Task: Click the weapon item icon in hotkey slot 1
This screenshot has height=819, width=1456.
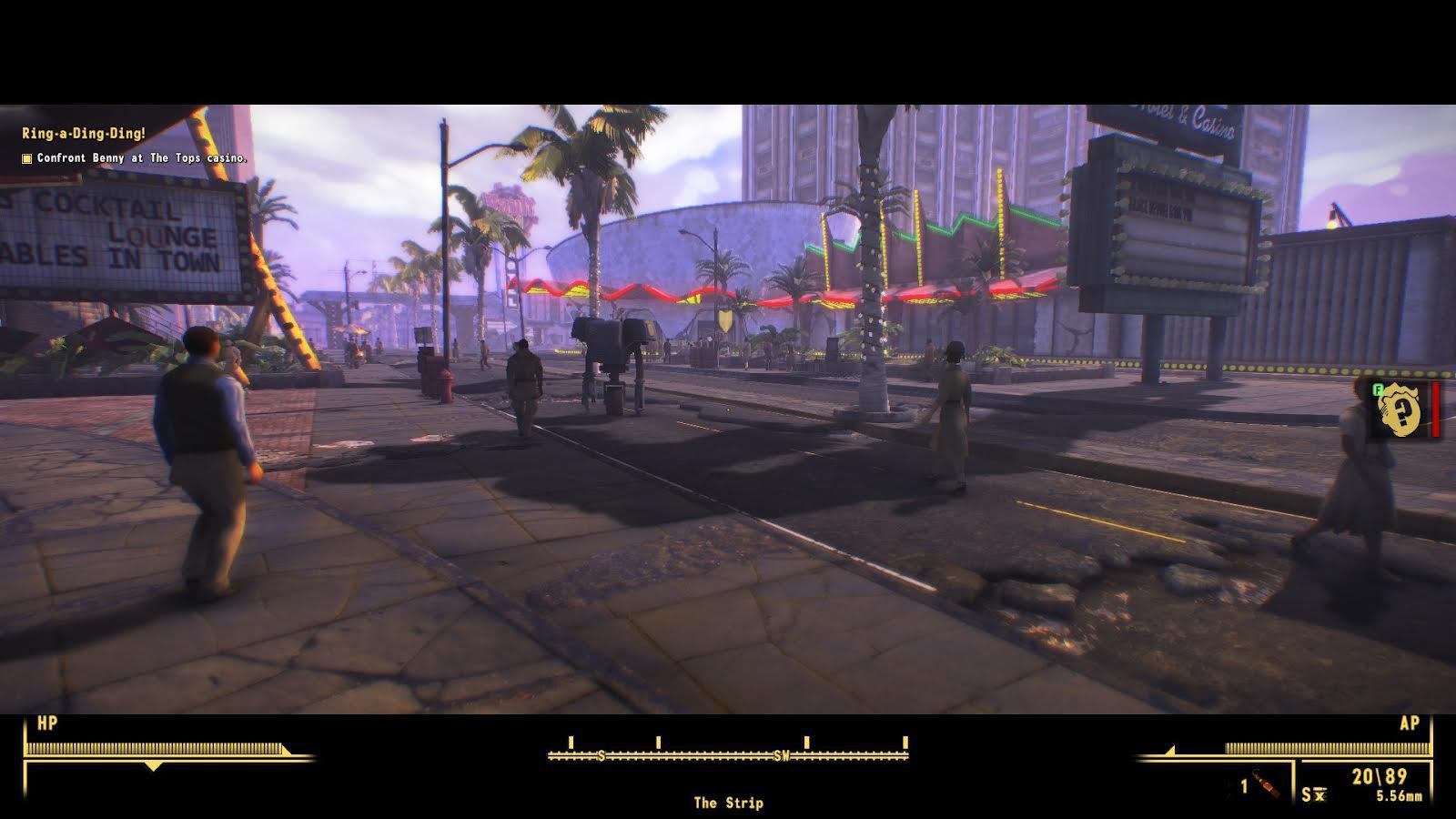Action: 1267,785
